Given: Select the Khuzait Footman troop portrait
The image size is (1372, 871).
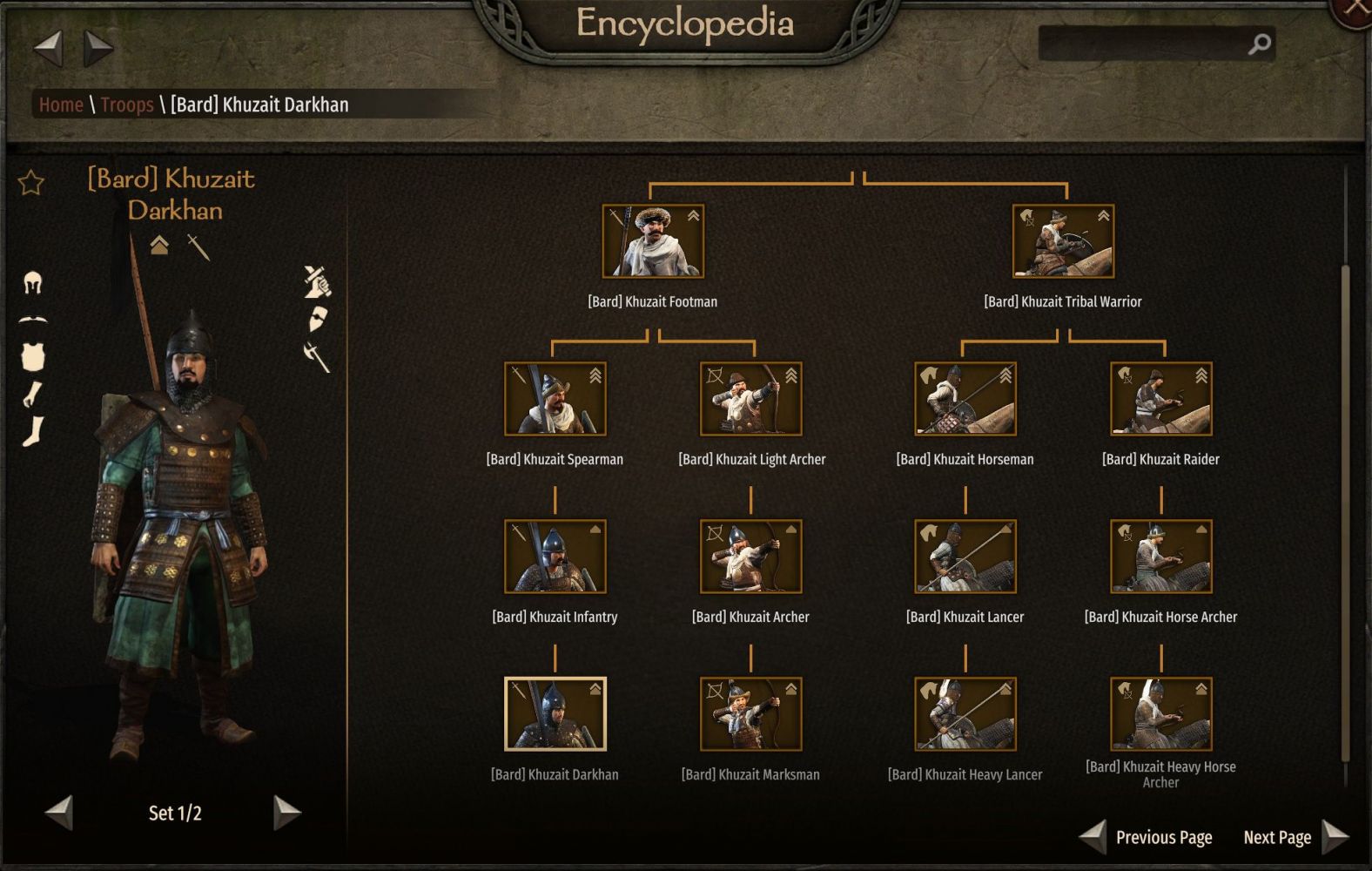Looking at the screenshot, I should 653,241.
